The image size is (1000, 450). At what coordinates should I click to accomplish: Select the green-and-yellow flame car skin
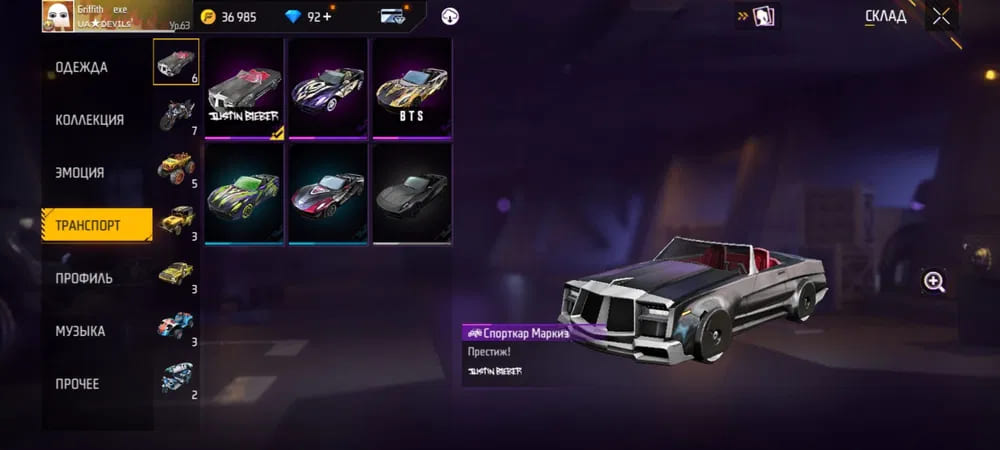point(245,193)
